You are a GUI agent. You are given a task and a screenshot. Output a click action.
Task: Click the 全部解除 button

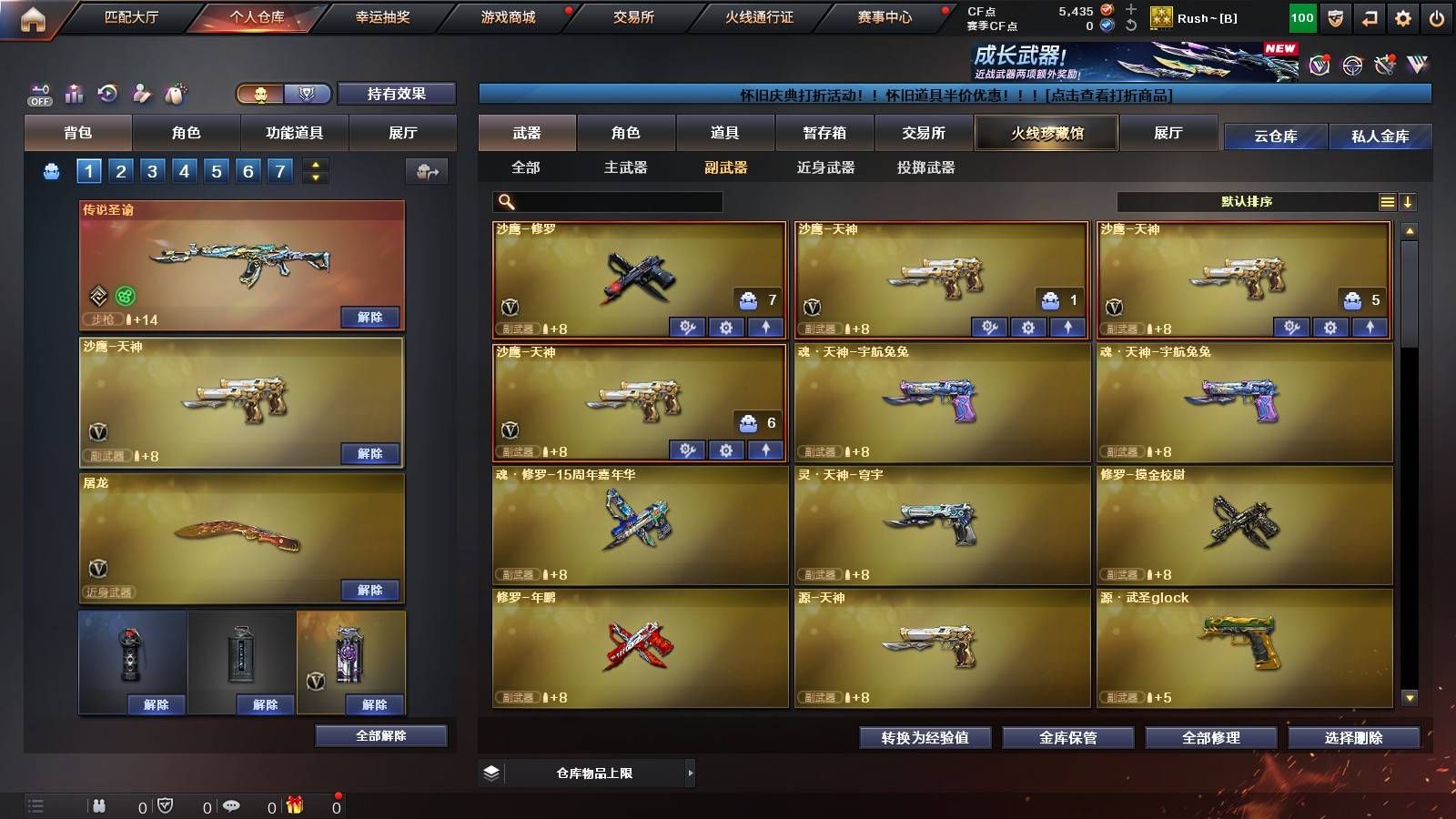380,735
